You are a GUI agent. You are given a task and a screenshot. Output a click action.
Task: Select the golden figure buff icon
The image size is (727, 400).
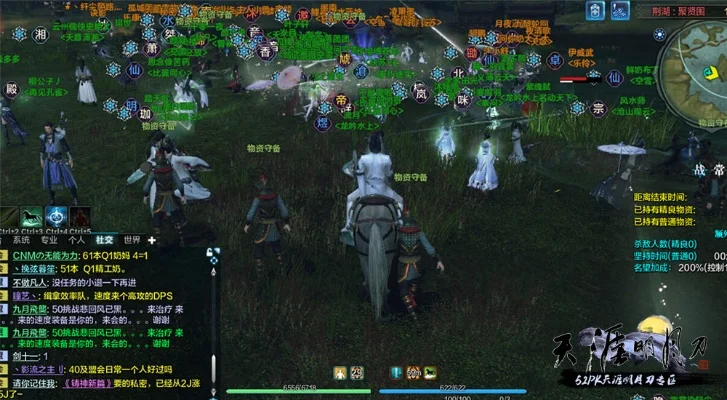pos(340,373)
